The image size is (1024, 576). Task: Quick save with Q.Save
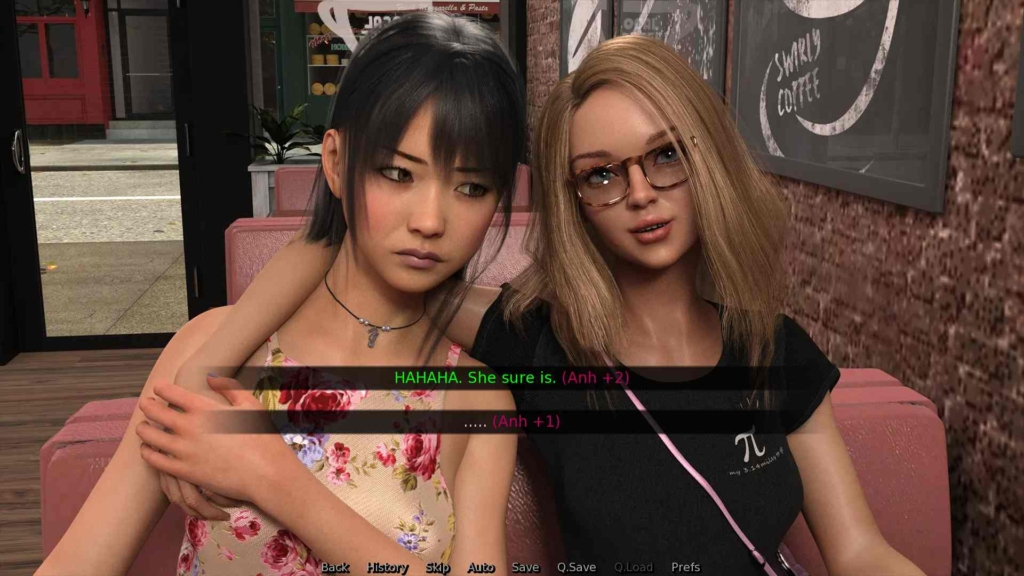click(x=576, y=567)
